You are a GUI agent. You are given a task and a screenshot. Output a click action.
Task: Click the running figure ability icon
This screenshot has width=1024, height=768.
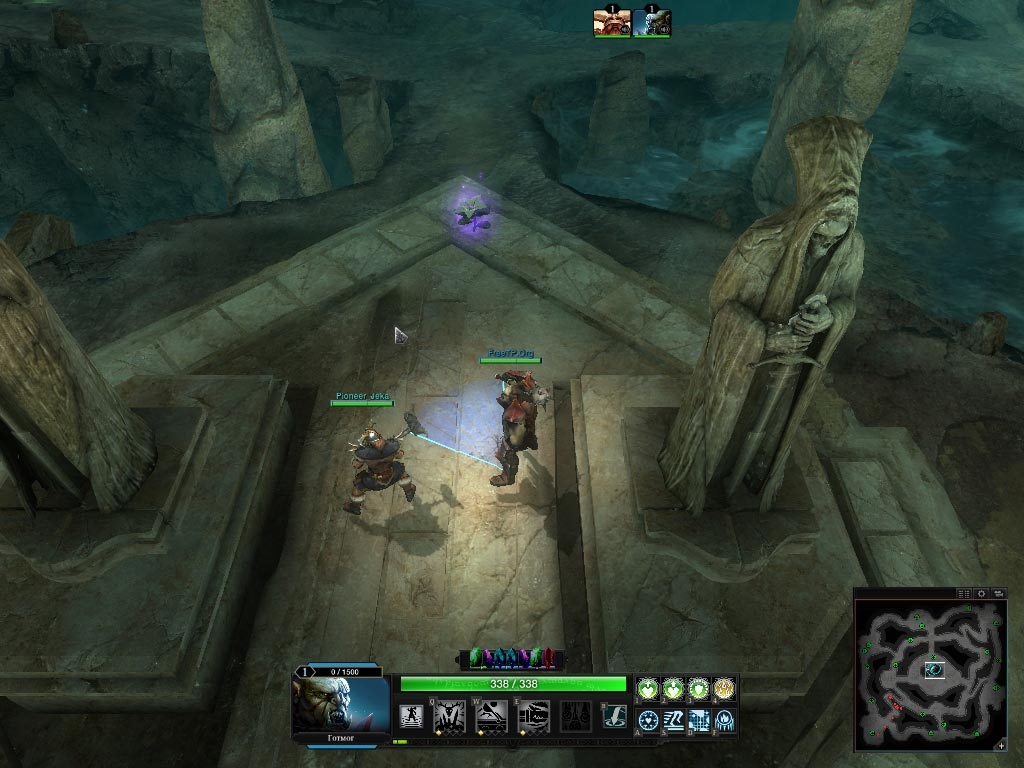tap(411, 716)
